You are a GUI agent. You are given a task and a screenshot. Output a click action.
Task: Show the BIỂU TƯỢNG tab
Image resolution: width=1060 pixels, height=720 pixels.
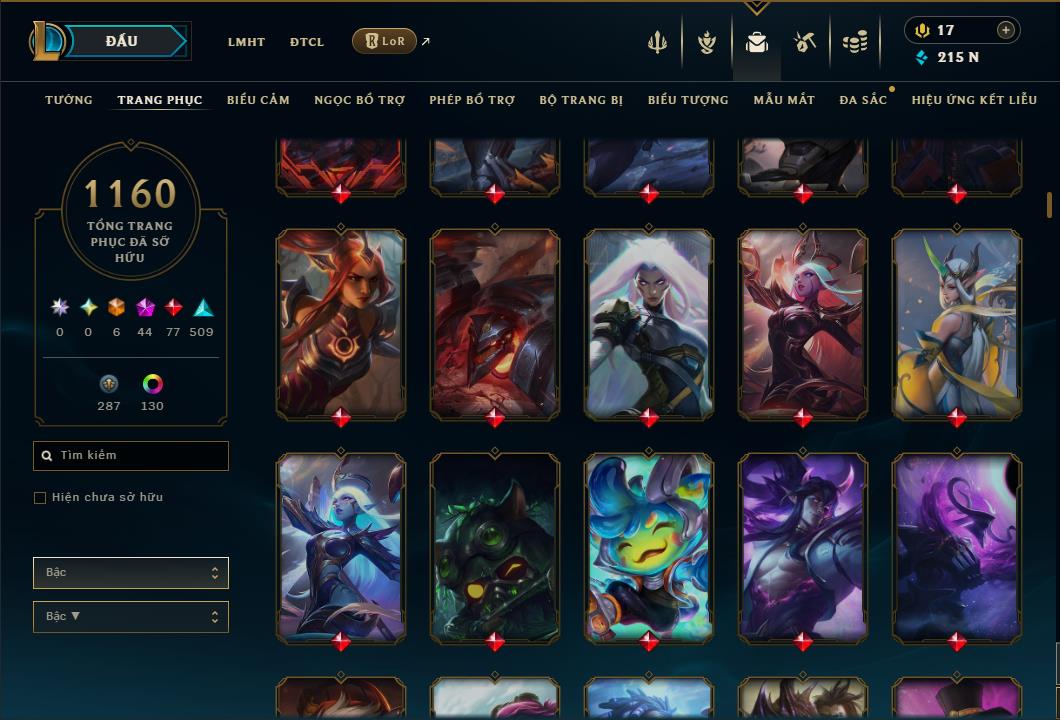[688, 100]
